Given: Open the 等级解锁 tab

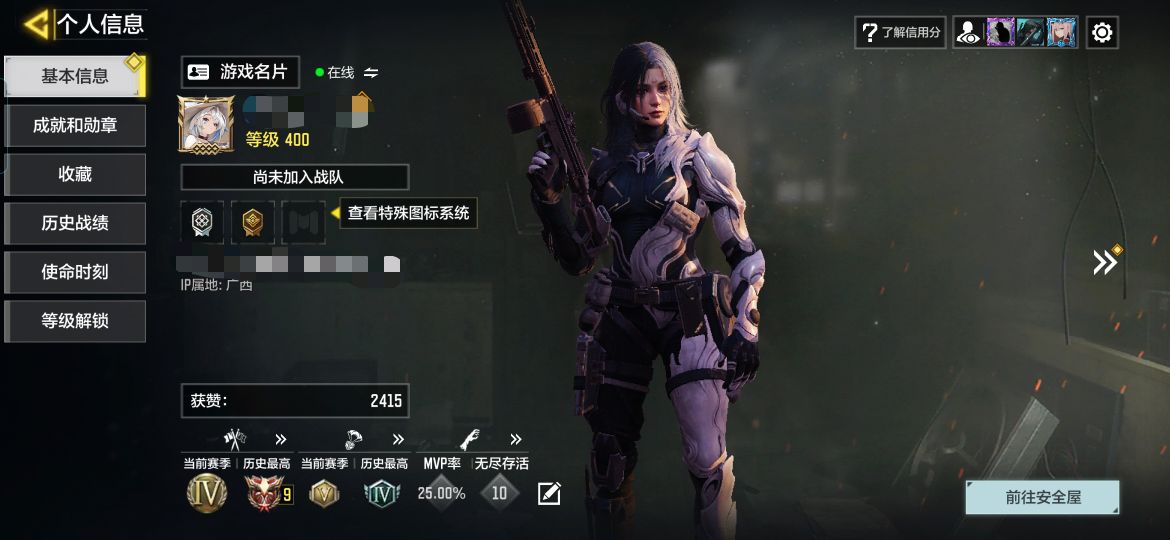Looking at the screenshot, I should [x=75, y=321].
